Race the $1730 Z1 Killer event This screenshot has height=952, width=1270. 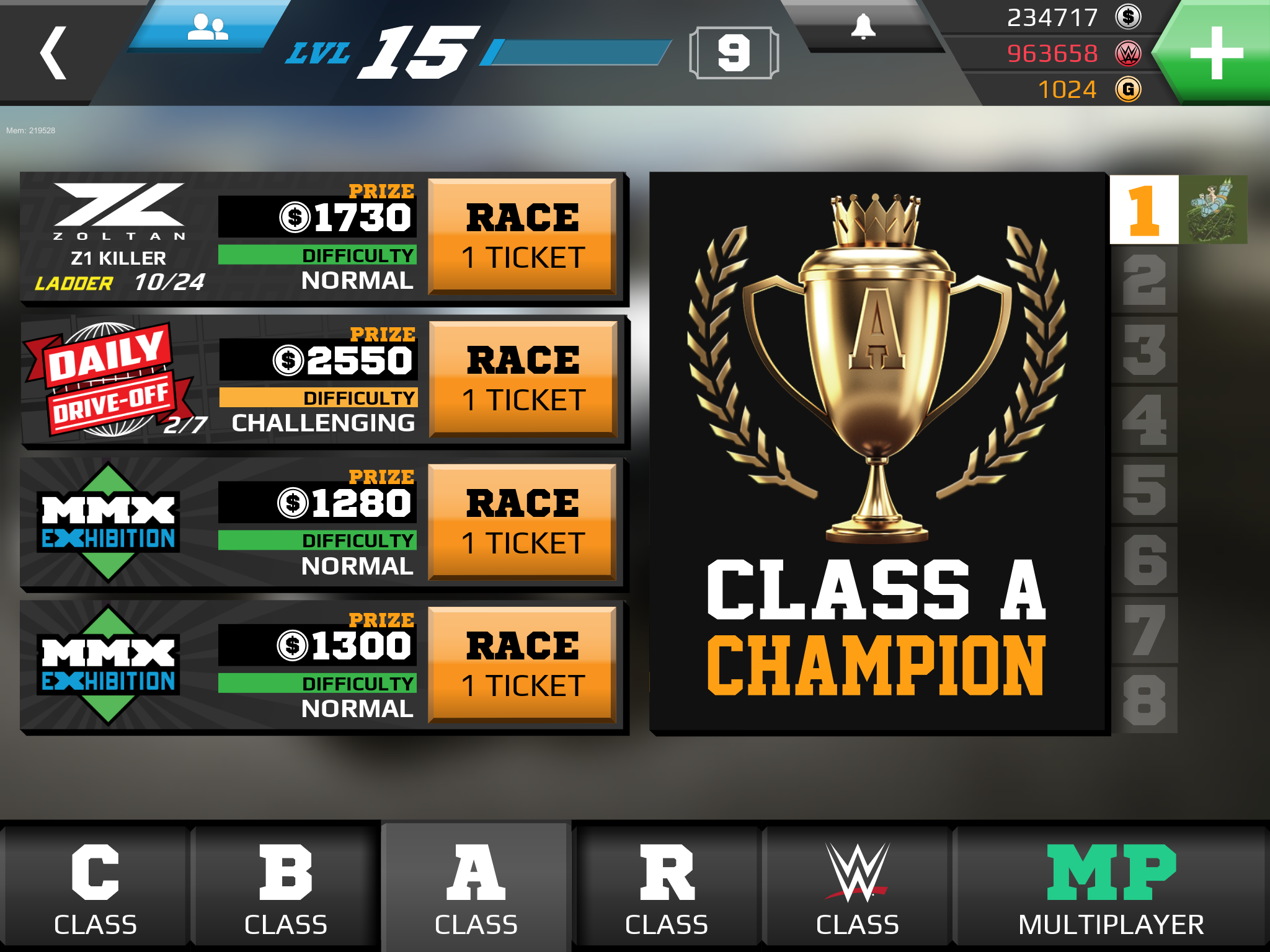tap(524, 237)
